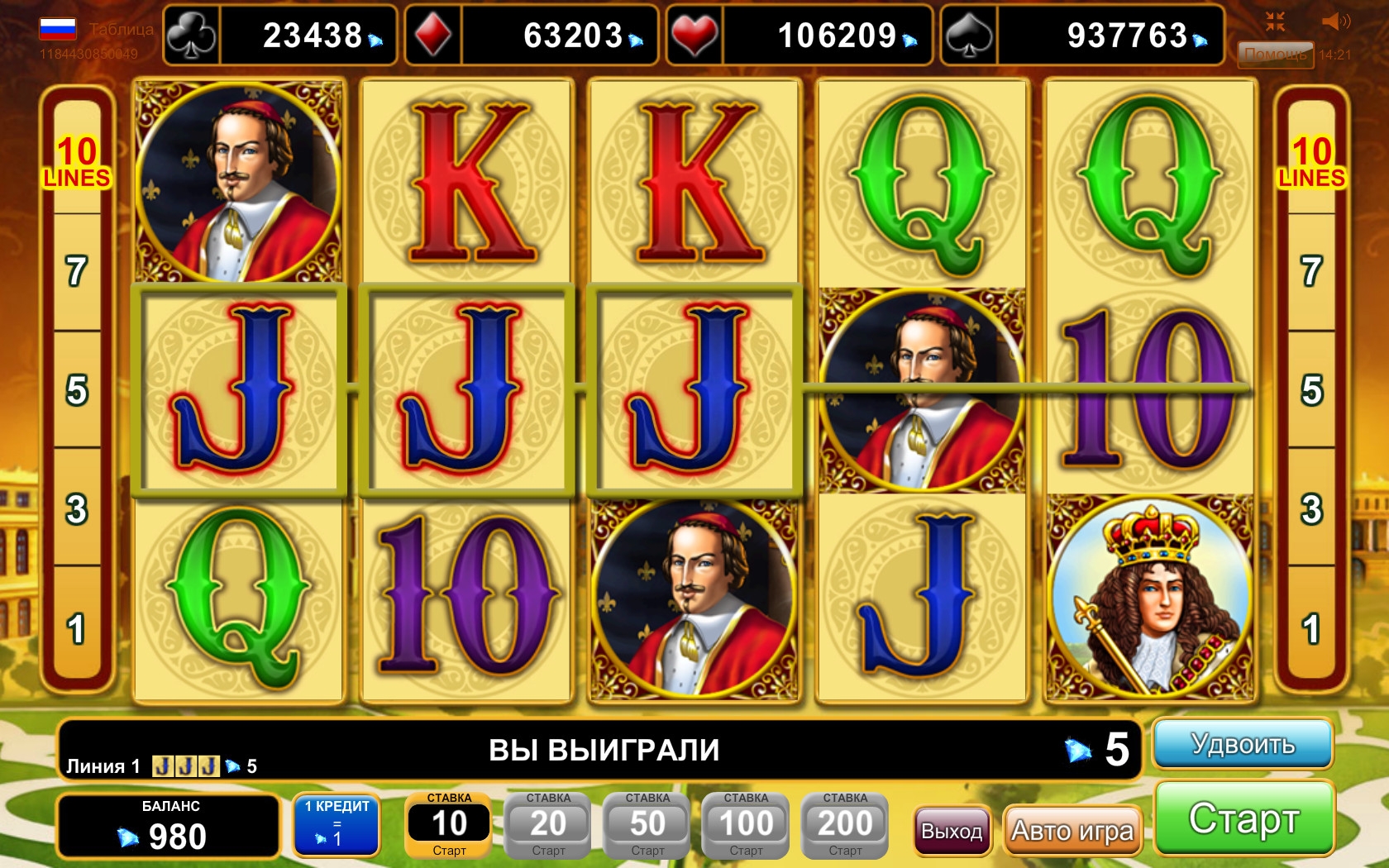Change language via the Russian flag

point(58,30)
